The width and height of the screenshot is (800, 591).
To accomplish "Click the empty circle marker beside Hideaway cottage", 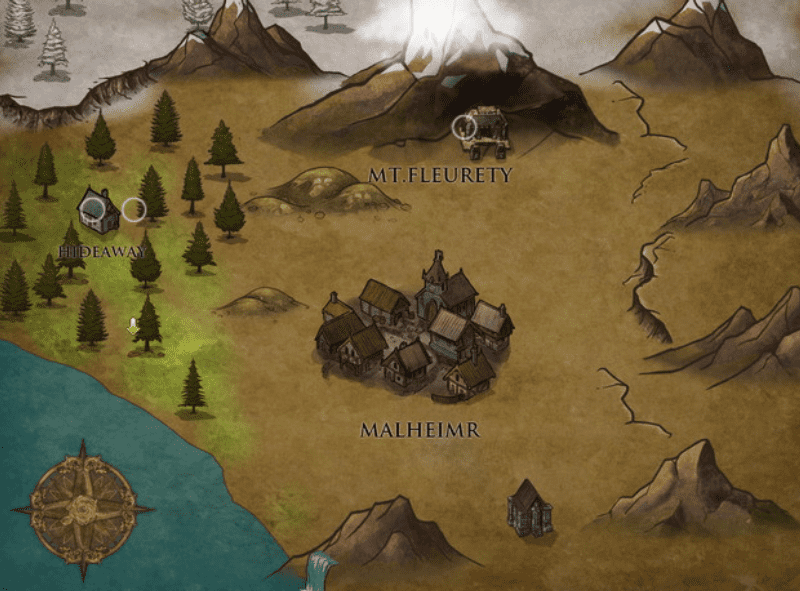I will tap(134, 209).
